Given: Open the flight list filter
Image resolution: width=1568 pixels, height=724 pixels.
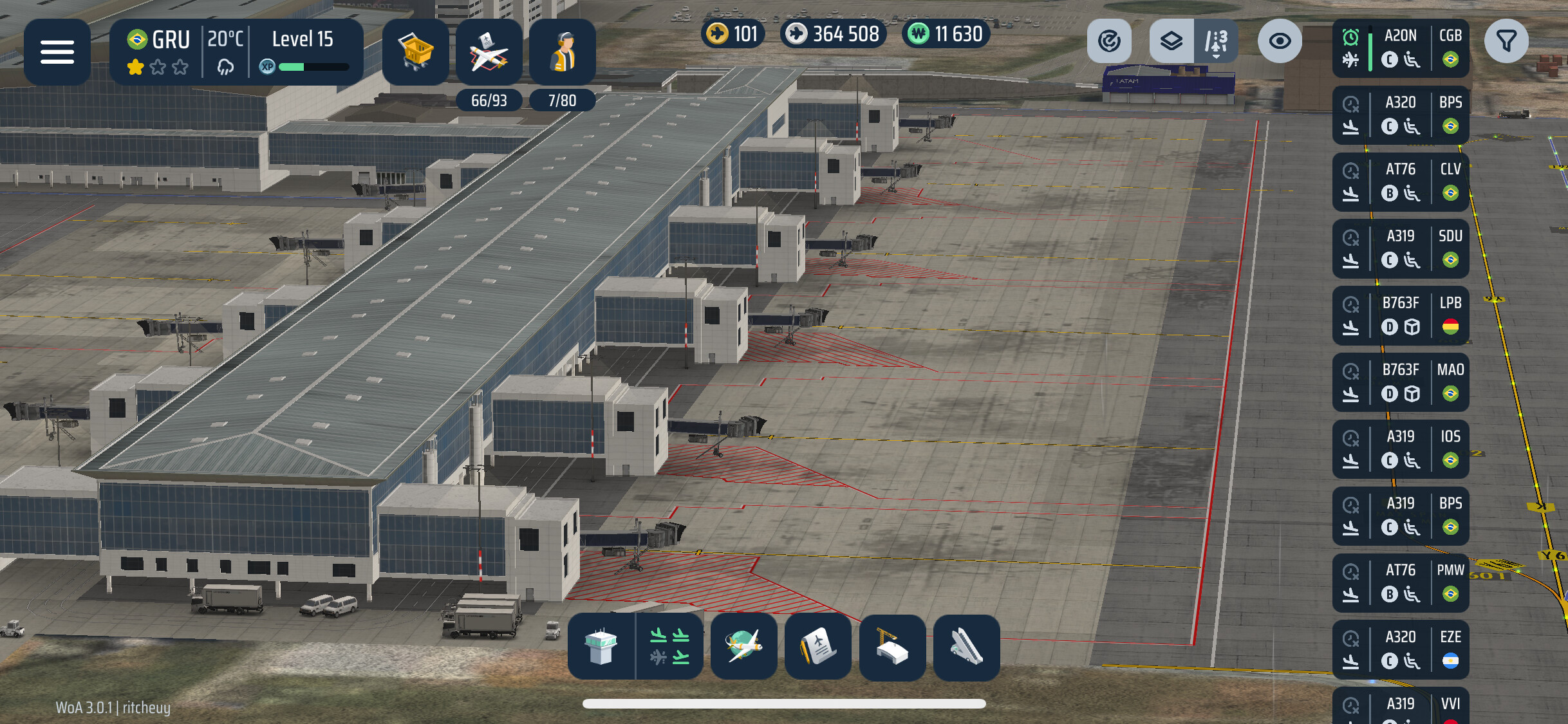Looking at the screenshot, I should pyautogui.click(x=1506, y=41).
